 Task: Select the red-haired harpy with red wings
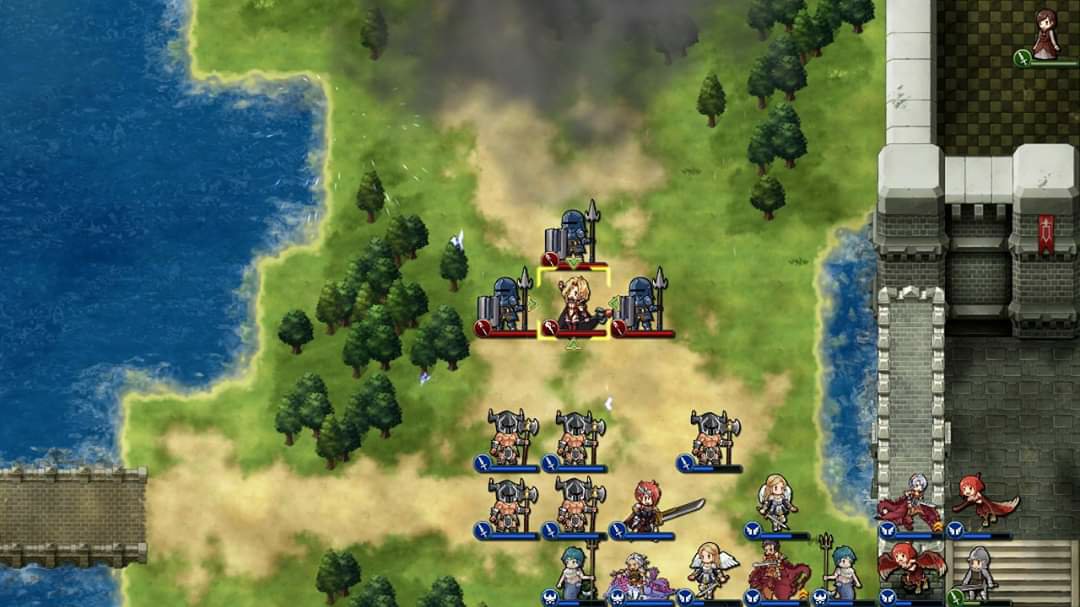pyautogui.click(x=910, y=568)
